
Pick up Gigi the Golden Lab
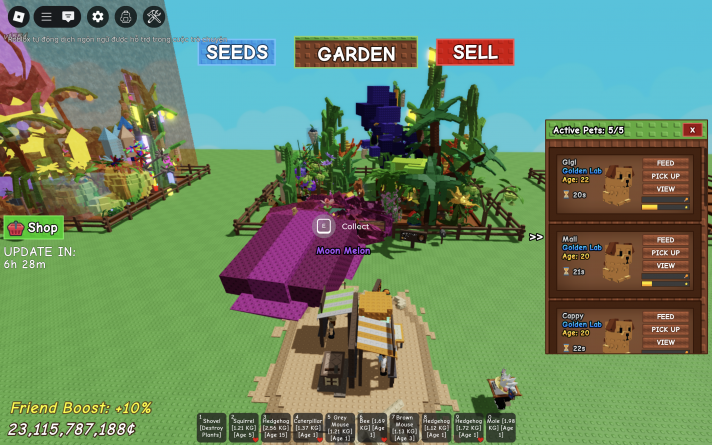click(665, 176)
